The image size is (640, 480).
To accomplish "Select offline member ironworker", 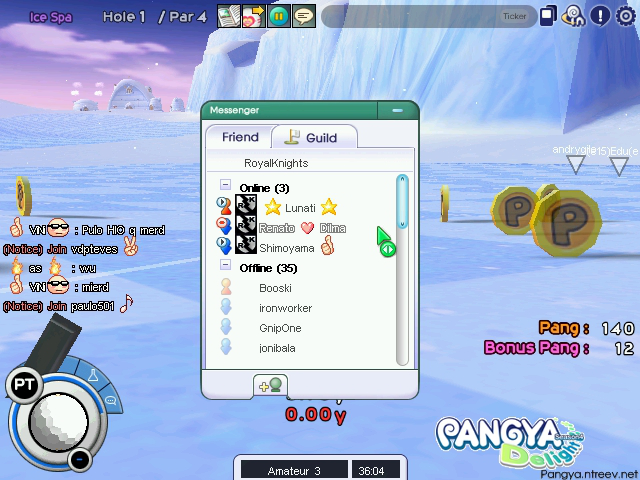I will [x=285, y=308].
